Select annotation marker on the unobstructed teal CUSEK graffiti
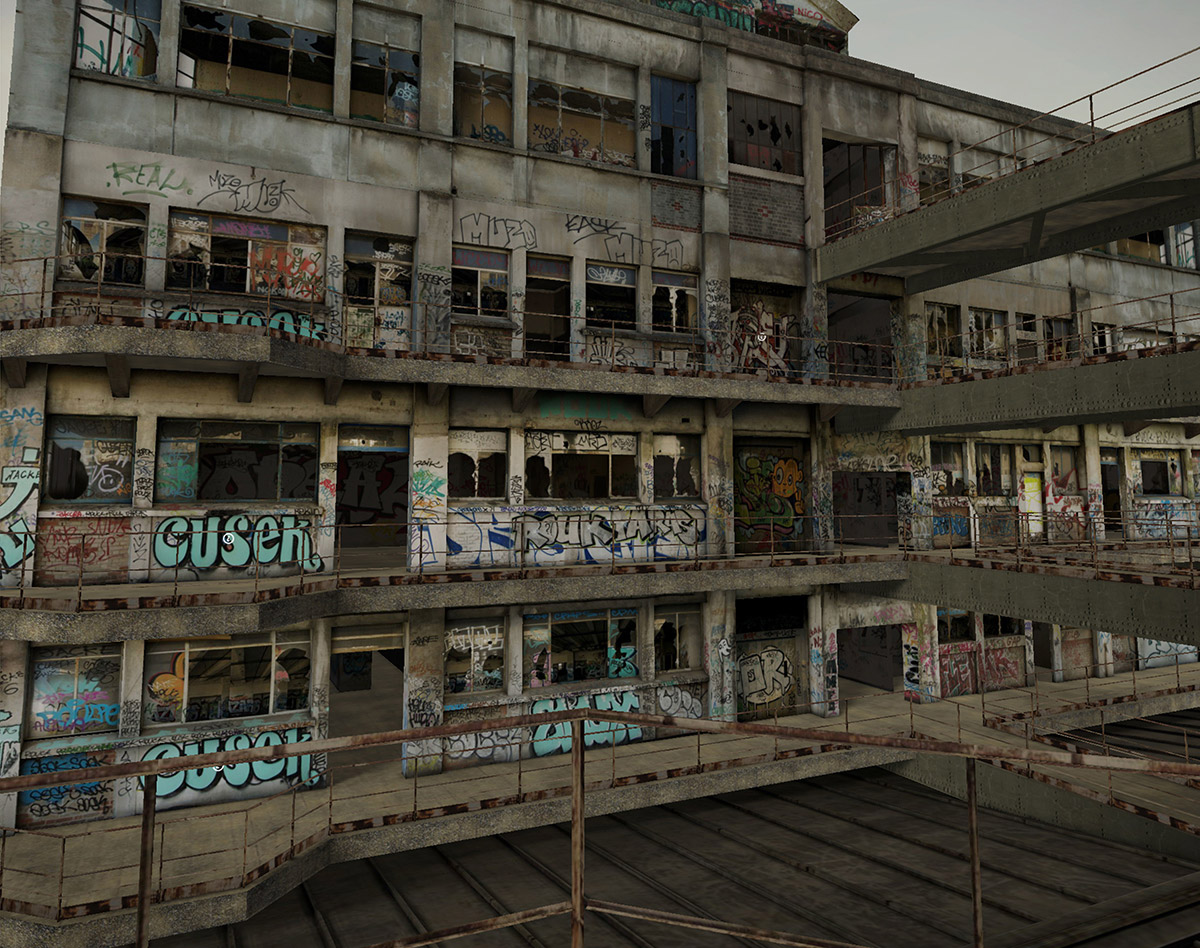The image size is (1200, 948). point(228,538)
